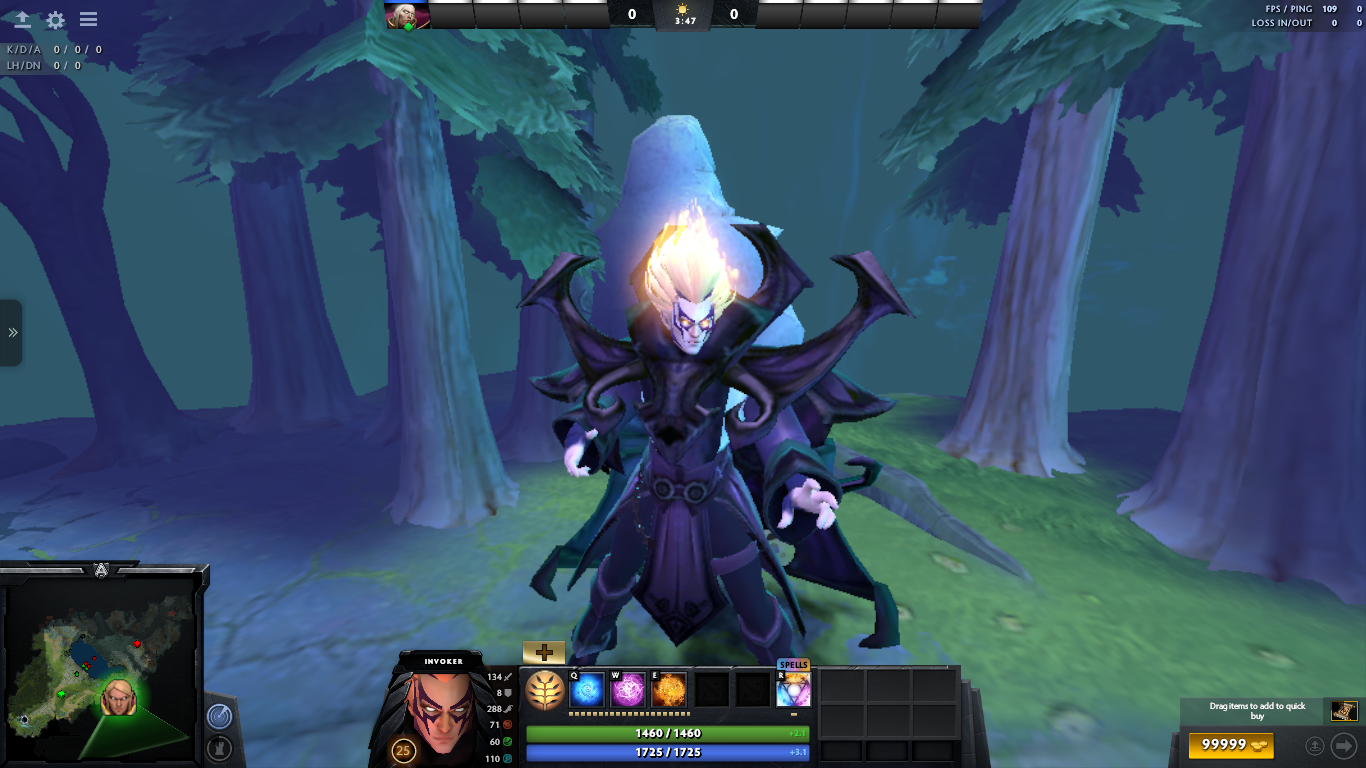The width and height of the screenshot is (1366, 768).
Task: Toggle the SPELLS view on the ability panel
Action: tap(793, 664)
